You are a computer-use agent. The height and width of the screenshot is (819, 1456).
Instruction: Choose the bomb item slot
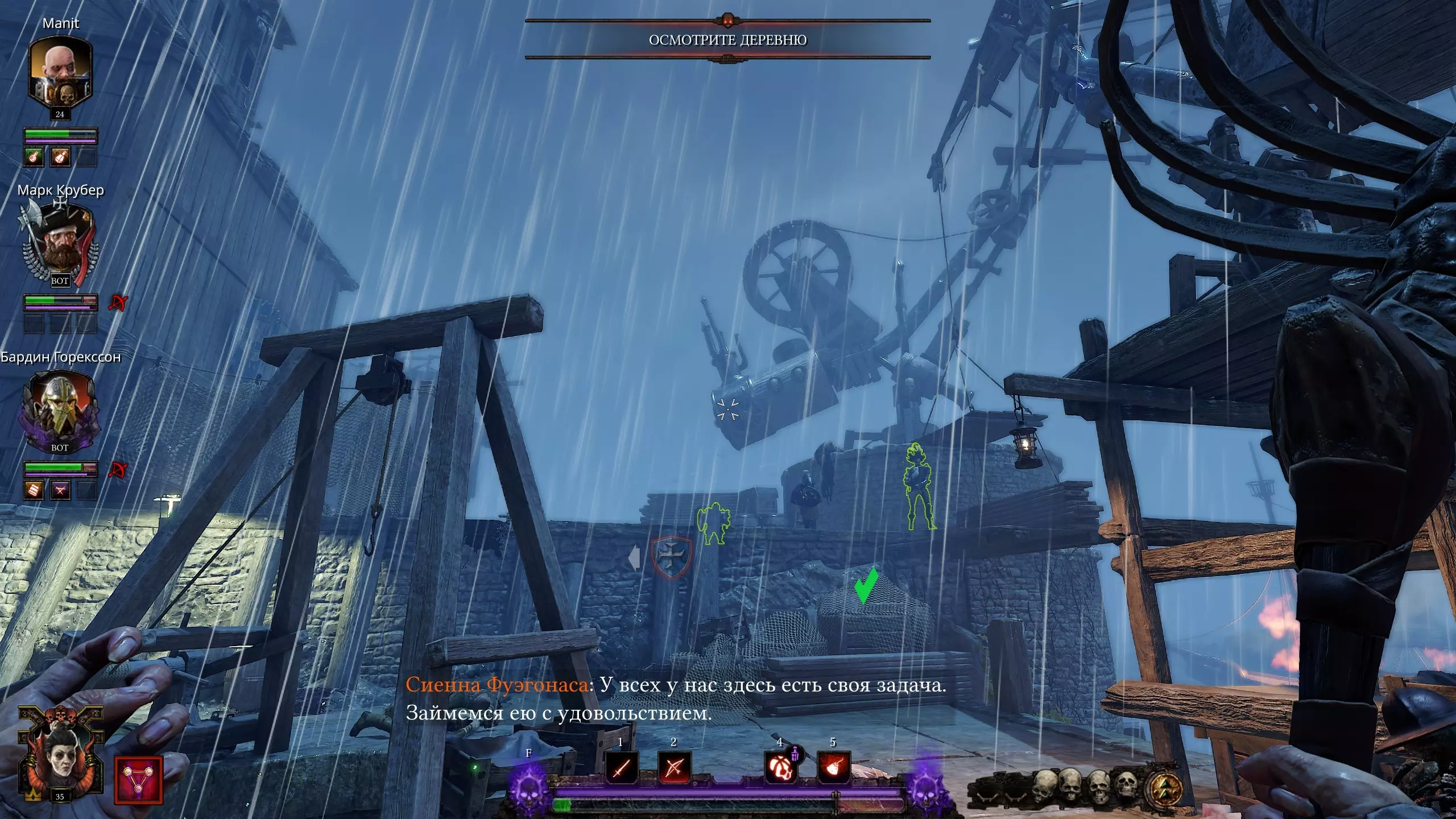[x=833, y=767]
